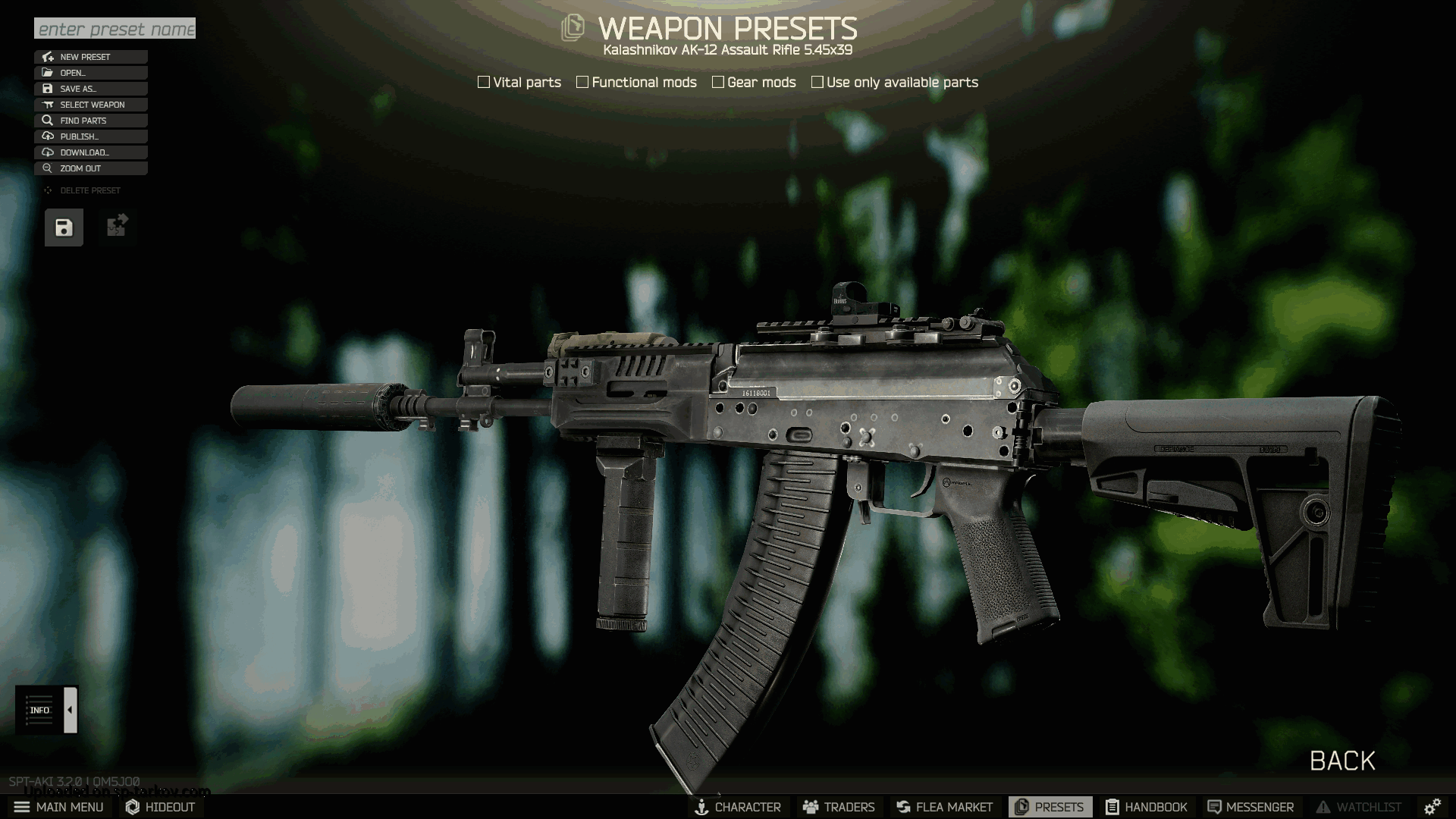This screenshot has width=1456, height=819.
Task: Go Back from weapon presets
Action: [1342, 761]
